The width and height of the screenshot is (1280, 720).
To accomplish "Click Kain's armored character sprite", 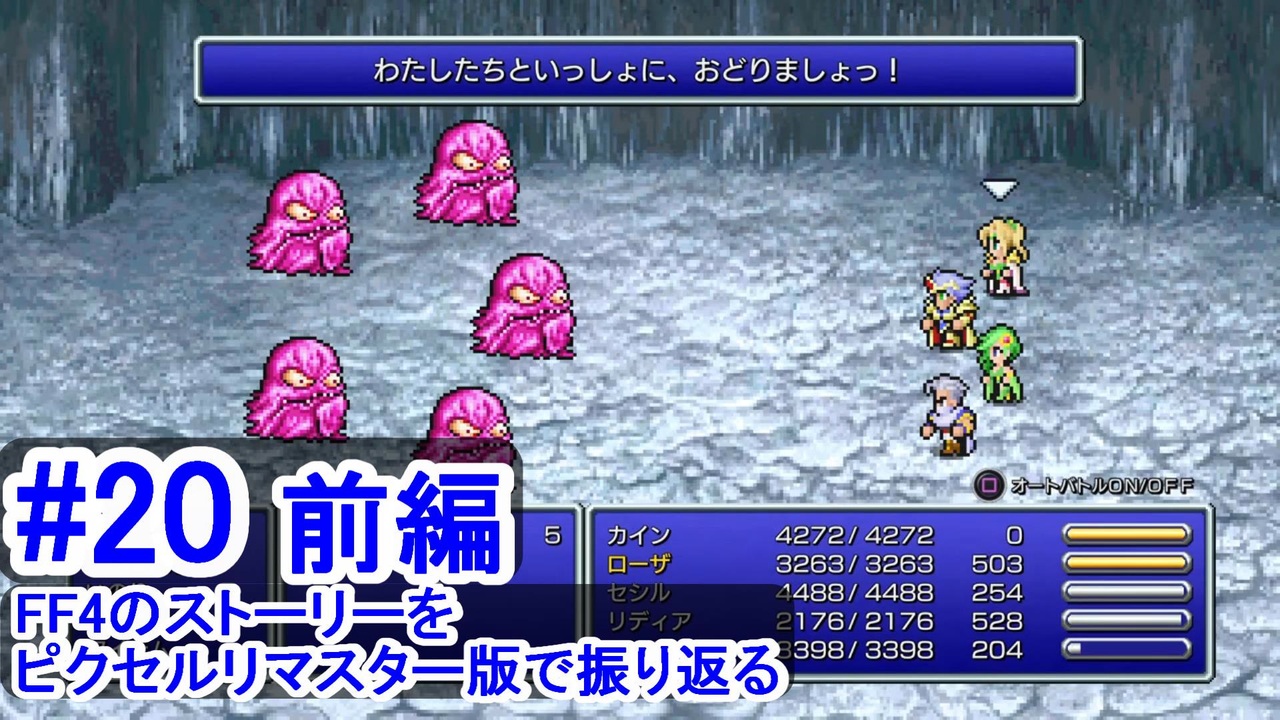I will (945, 310).
